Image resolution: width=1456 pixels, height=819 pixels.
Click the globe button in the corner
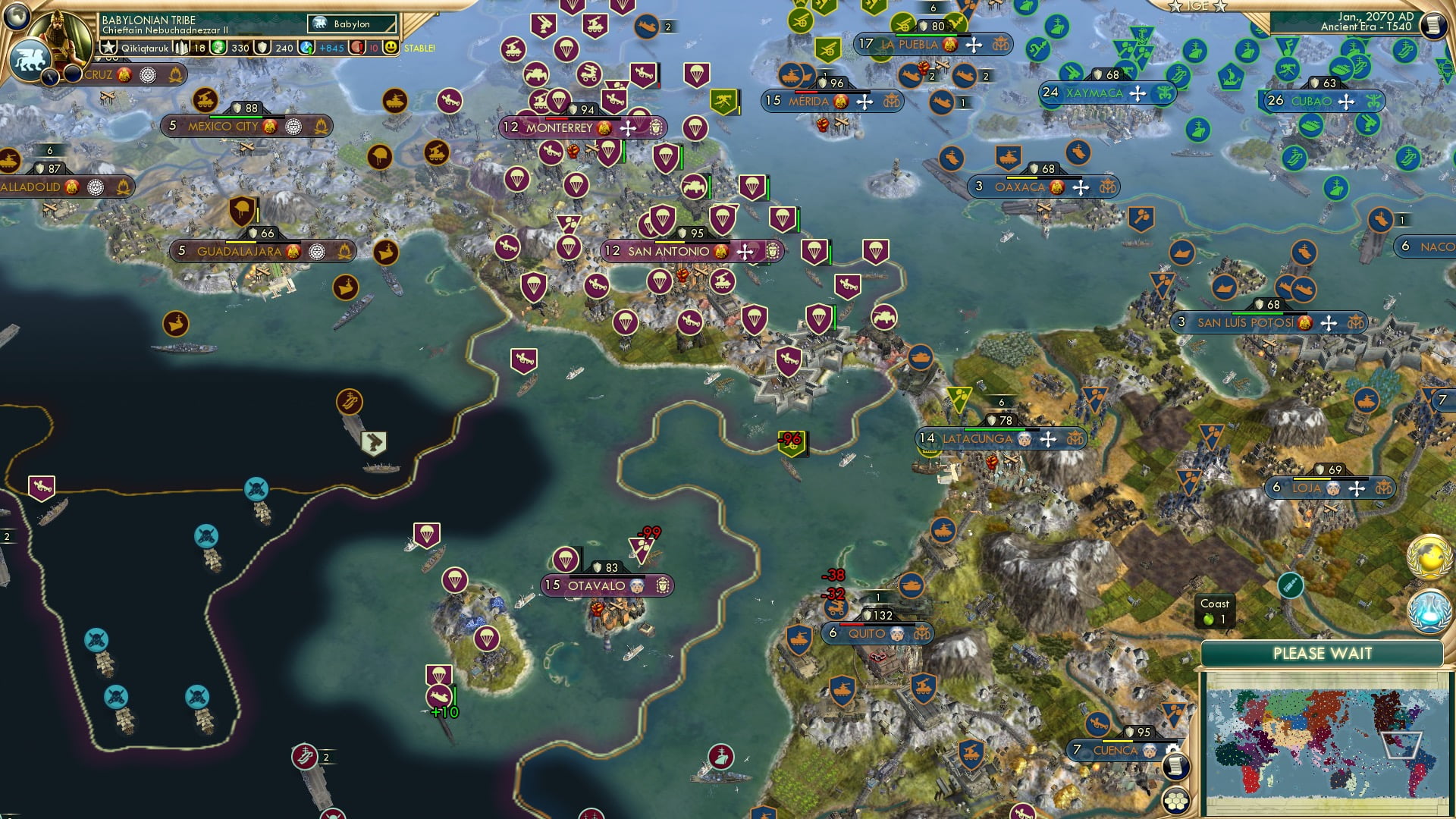pyautogui.click(x=15, y=15)
